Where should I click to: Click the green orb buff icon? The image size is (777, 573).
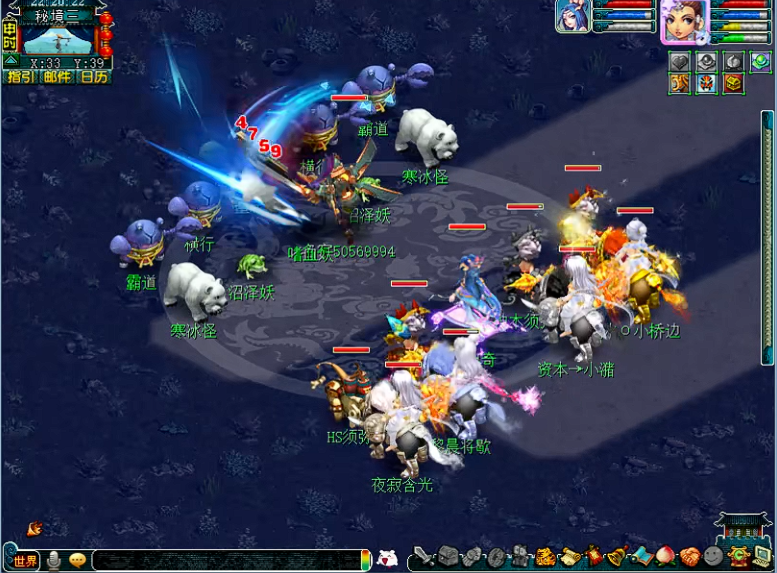(x=760, y=61)
